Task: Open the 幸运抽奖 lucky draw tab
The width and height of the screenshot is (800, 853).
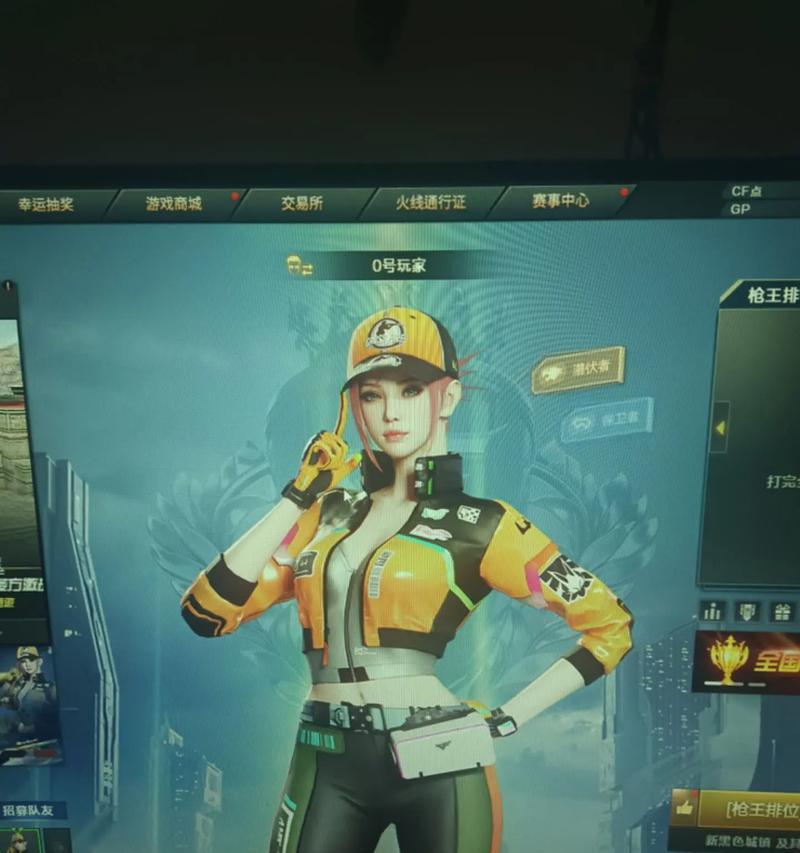Action: (x=46, y=204)
